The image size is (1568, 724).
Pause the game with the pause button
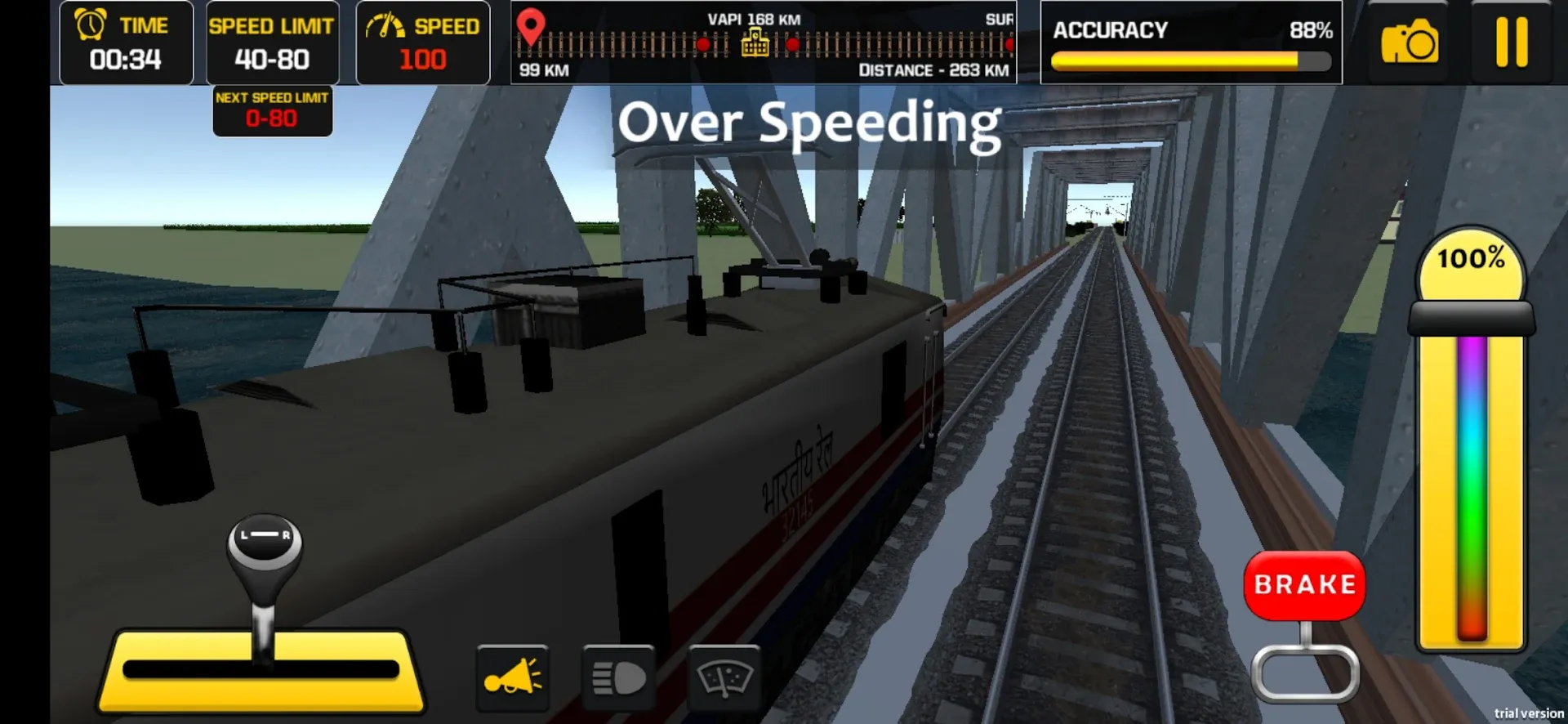pyautogui.click(x=1511, y=42)
